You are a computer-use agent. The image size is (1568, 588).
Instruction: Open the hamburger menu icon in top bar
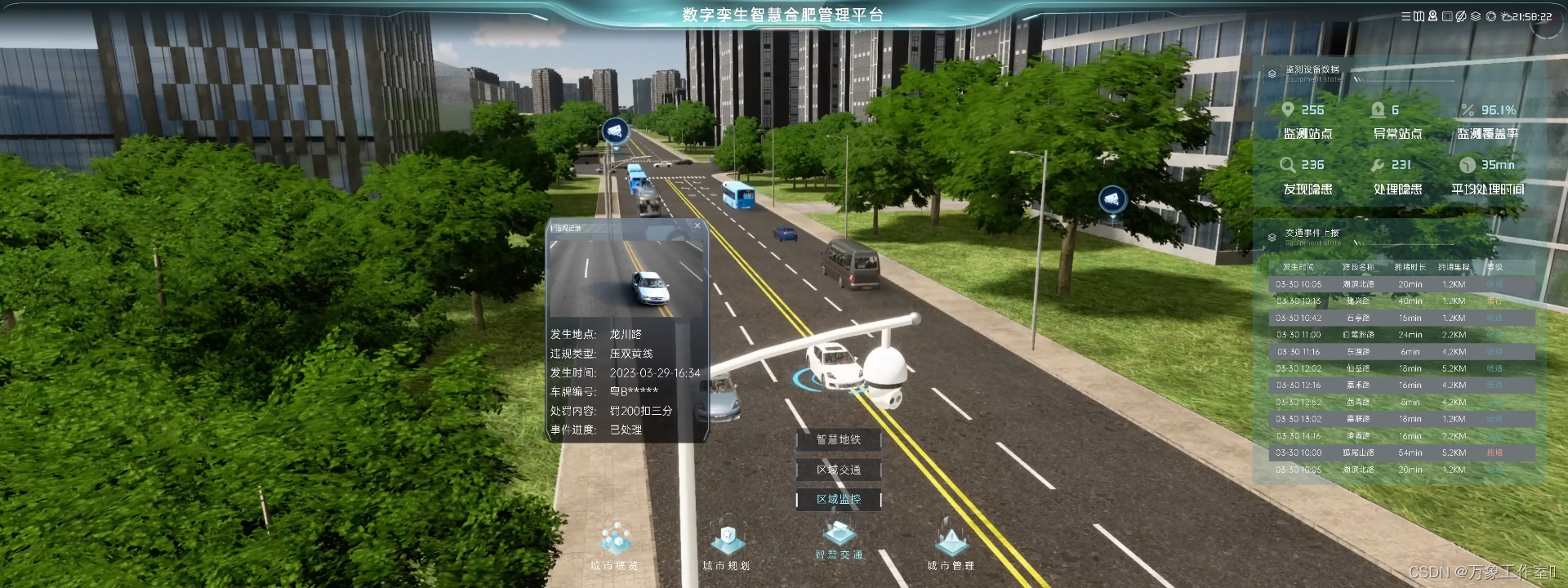click(1406, 16)
